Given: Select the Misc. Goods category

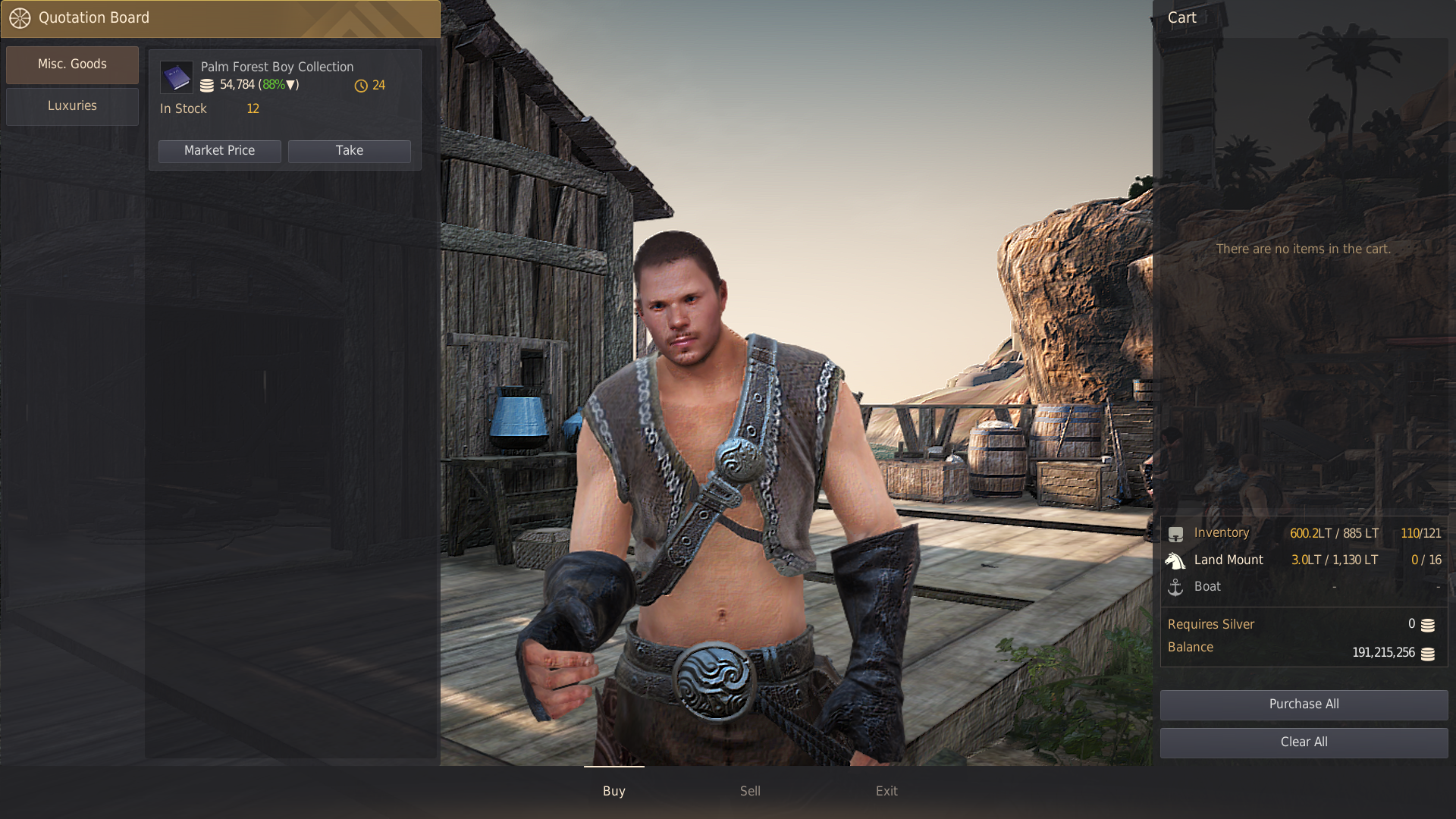Looking at the screenshot, I should pyautogui.click(x=72, y=64).
